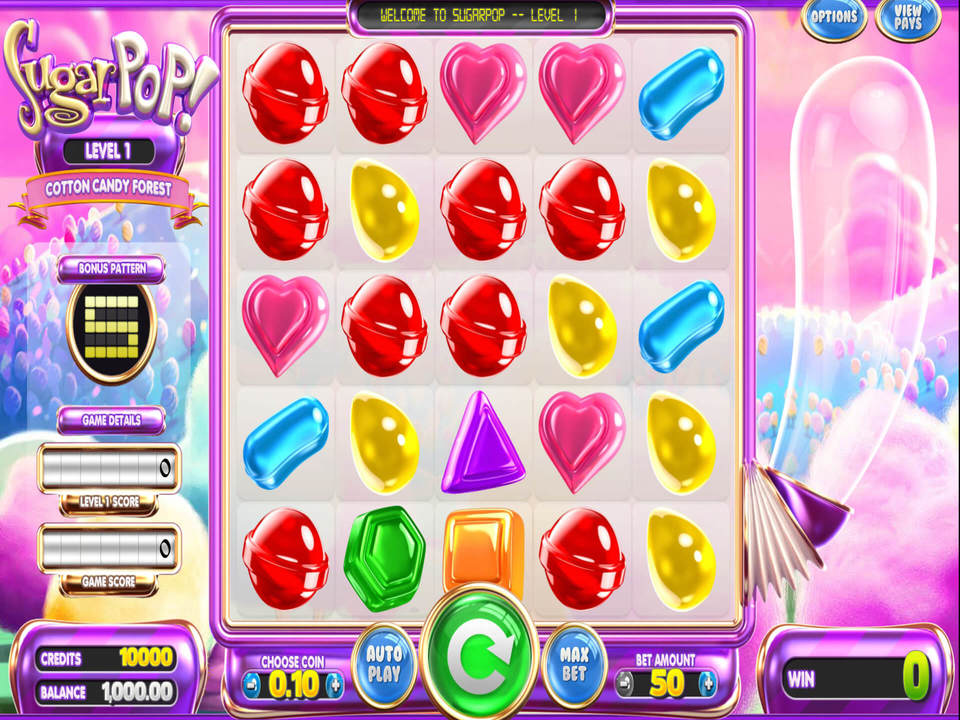Show the View Pays paytable
This screenshot has height=720, width=960.
[x=908, y=18]
